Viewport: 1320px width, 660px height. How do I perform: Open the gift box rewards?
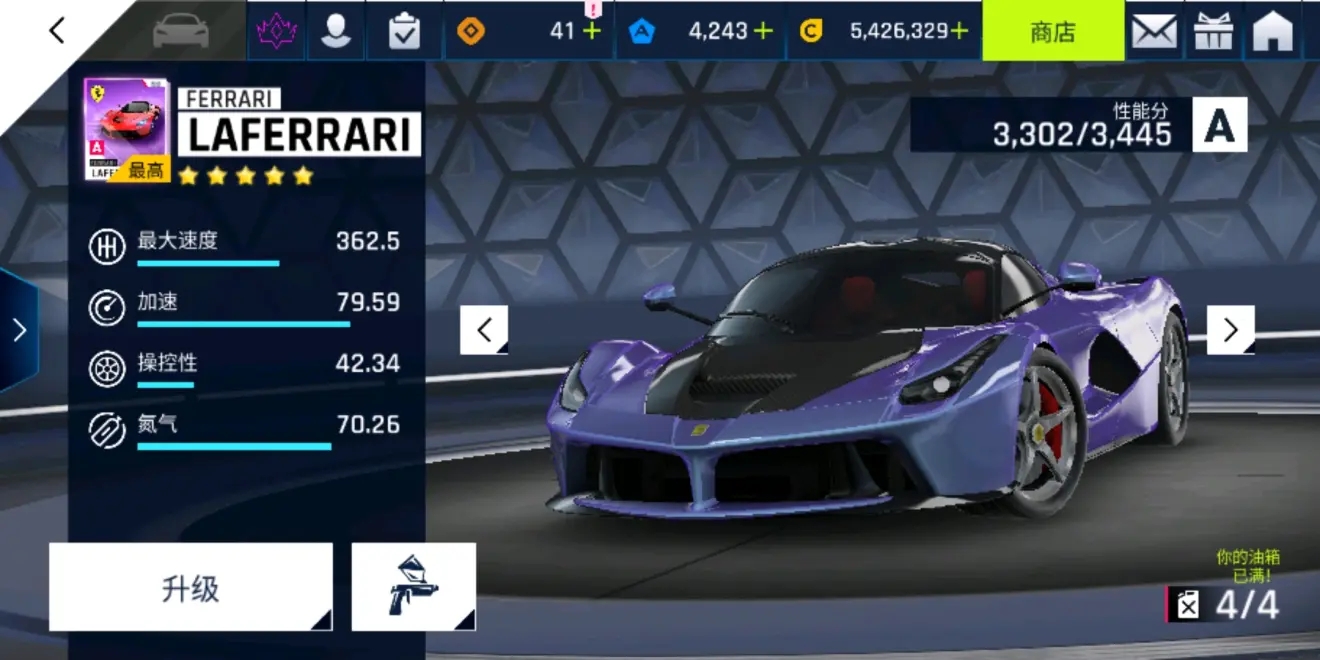pos(1214,32)
